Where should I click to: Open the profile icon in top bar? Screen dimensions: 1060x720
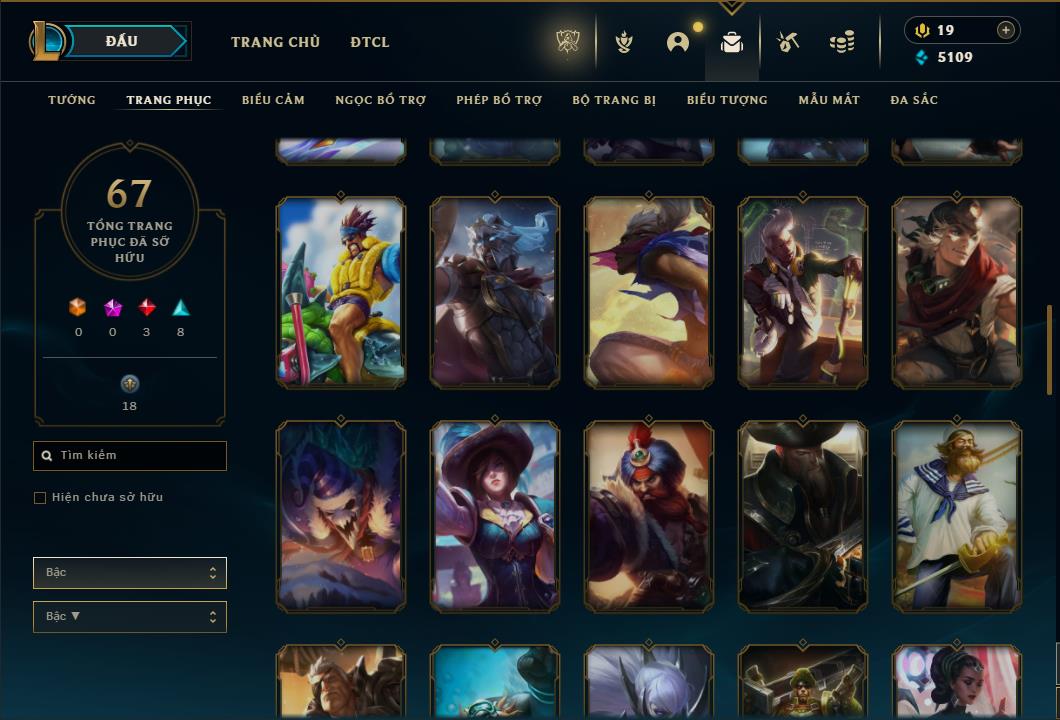pyautogui.click(x=678, y=42)
